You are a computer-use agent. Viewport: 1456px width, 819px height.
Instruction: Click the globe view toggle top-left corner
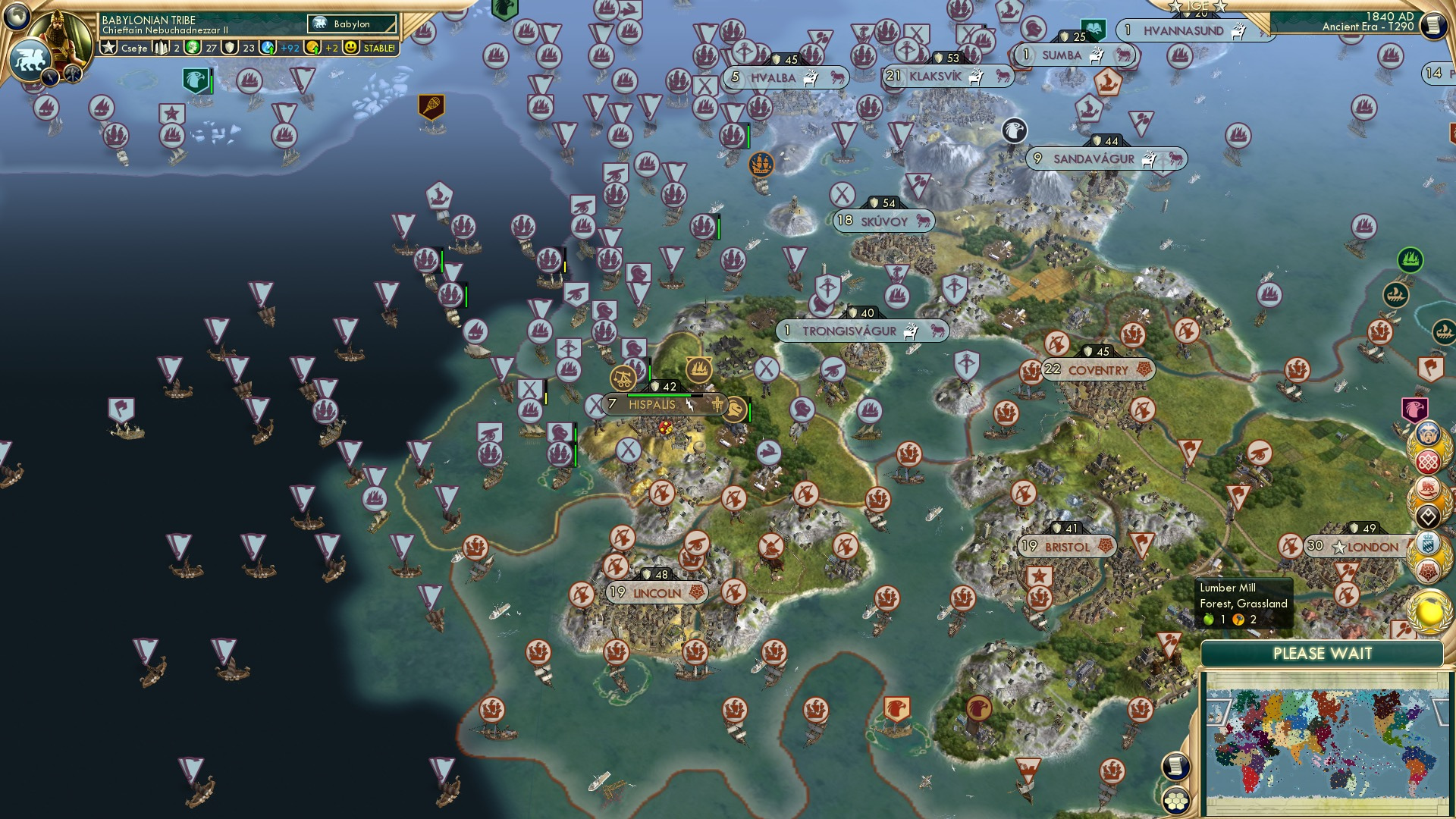tap(15, 17)
